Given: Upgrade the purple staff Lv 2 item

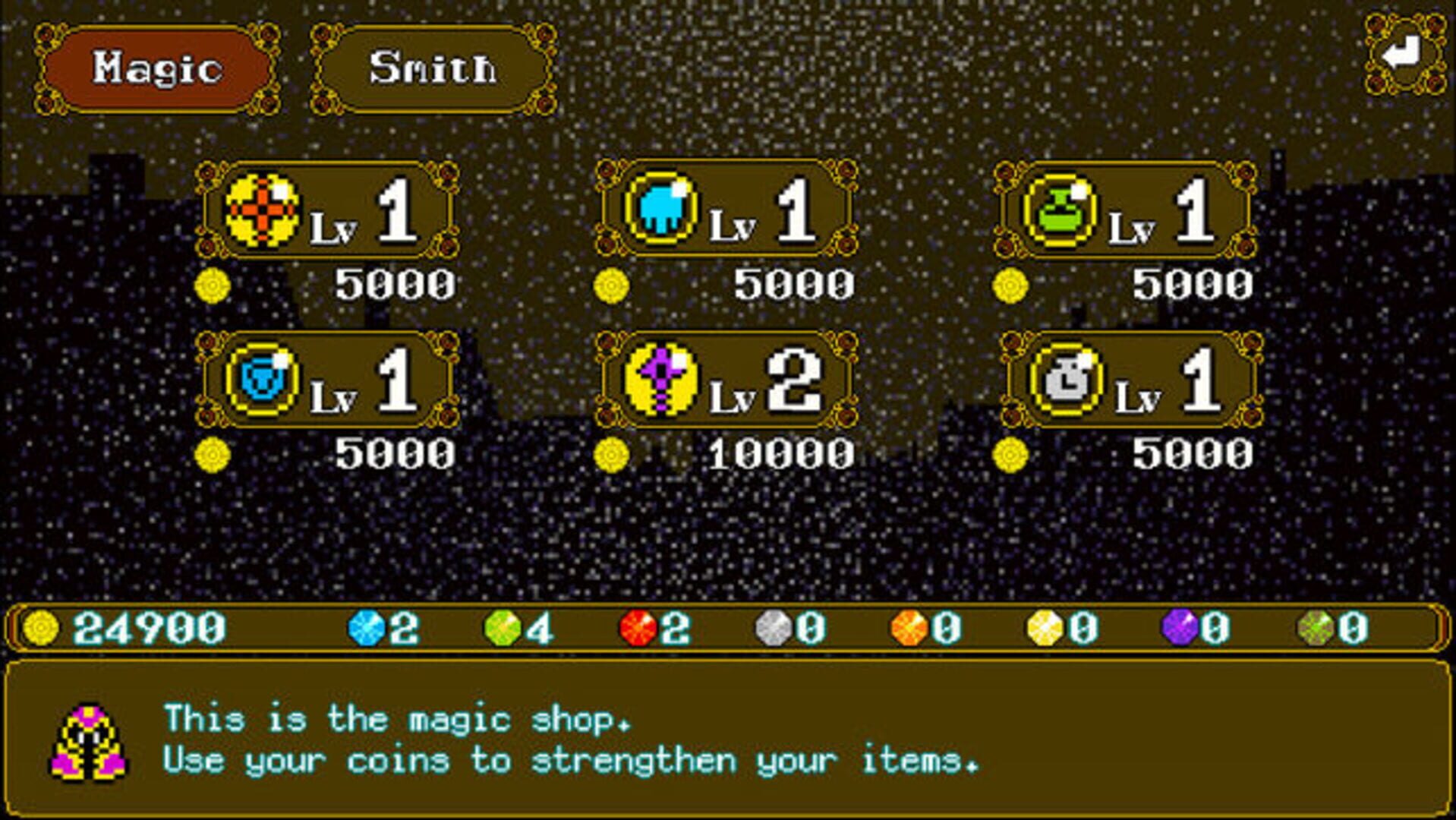Looking at the screenshot, I should (x=726, y=380).
